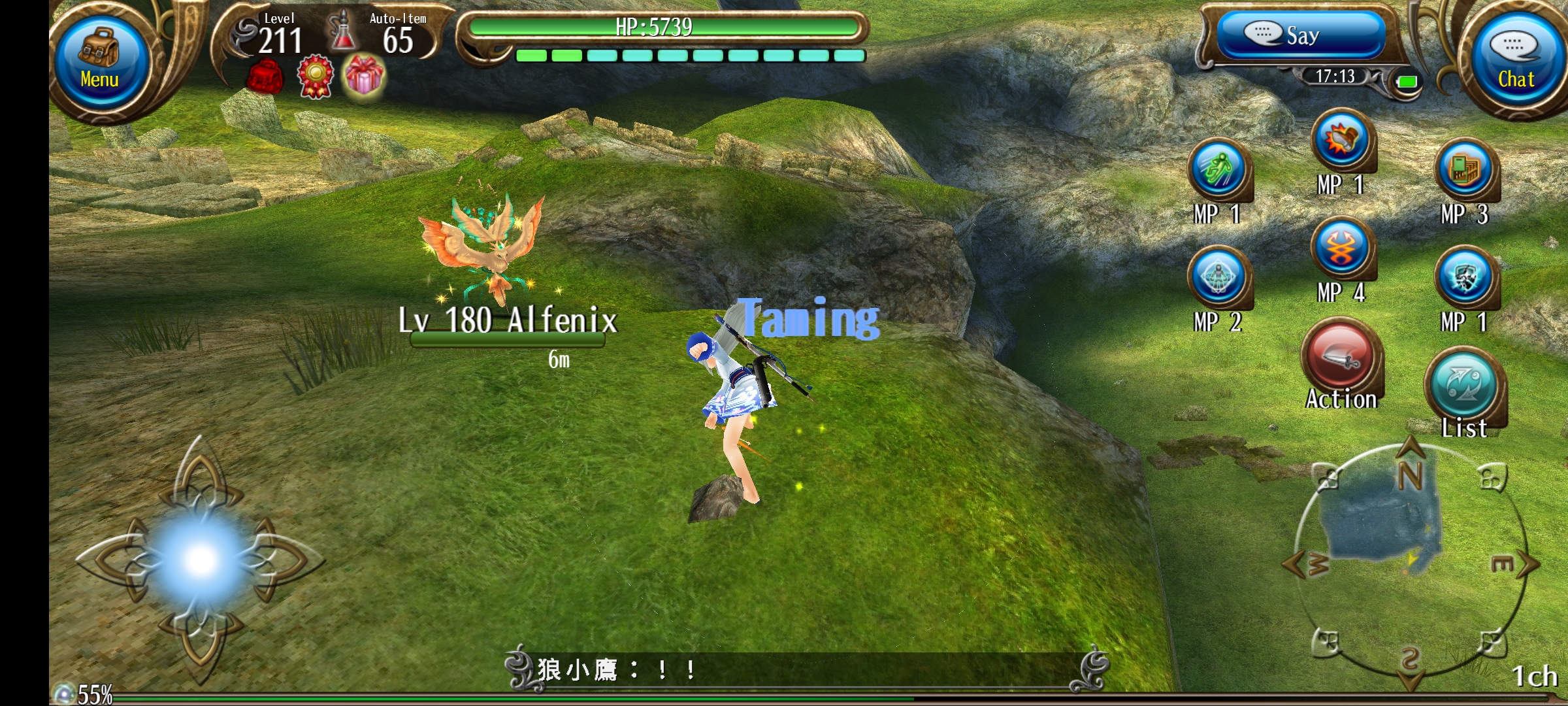This screenshot has height=706, width=1568.
Task: Open the teal List swap button
Action: tap(1464, 386)
